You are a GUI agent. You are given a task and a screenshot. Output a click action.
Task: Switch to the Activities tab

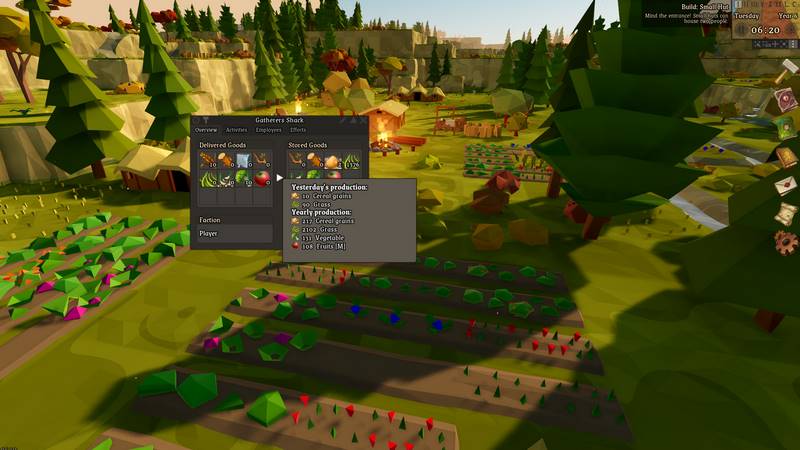236,130
